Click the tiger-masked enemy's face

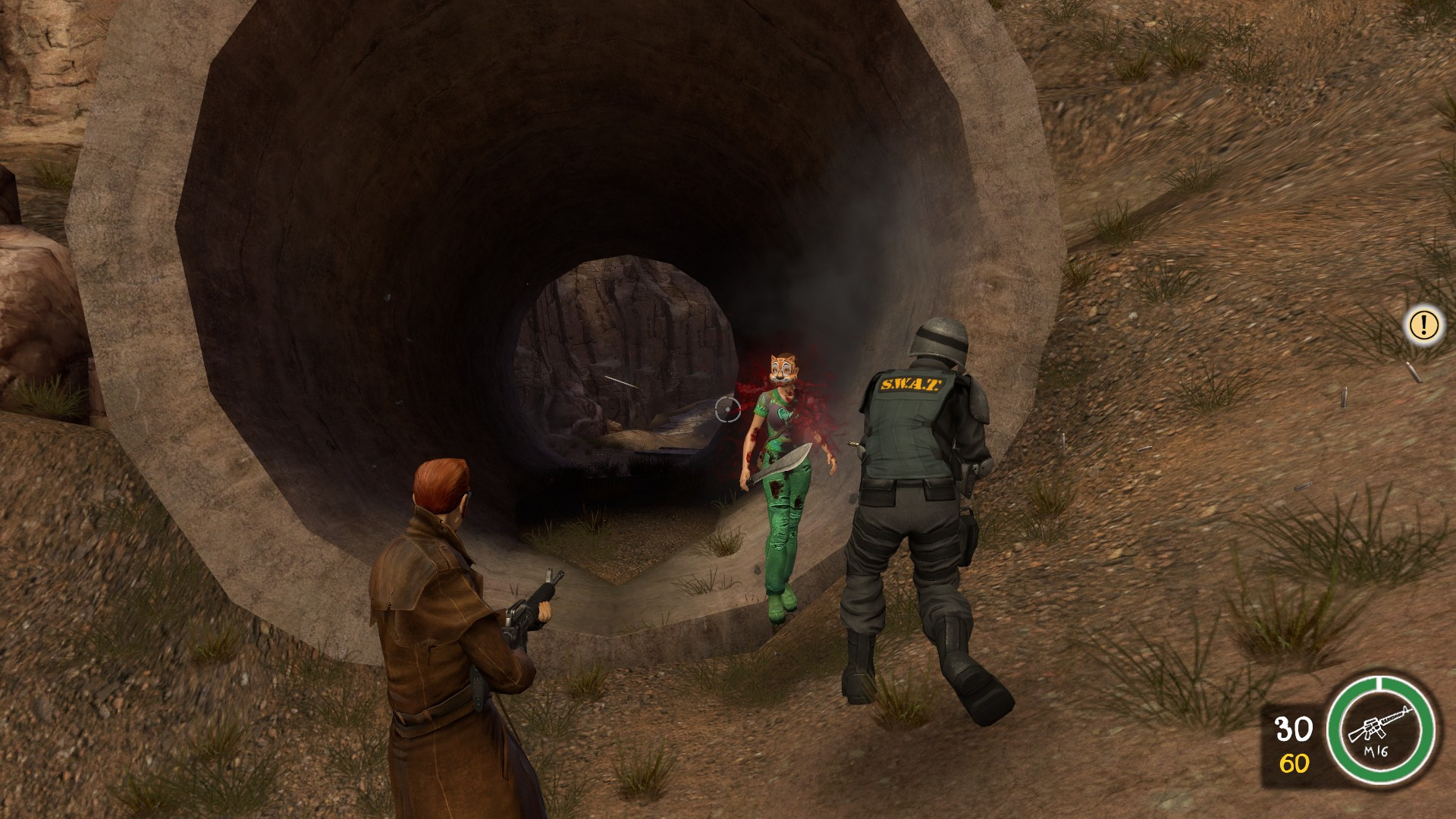(x=781, y=368)
